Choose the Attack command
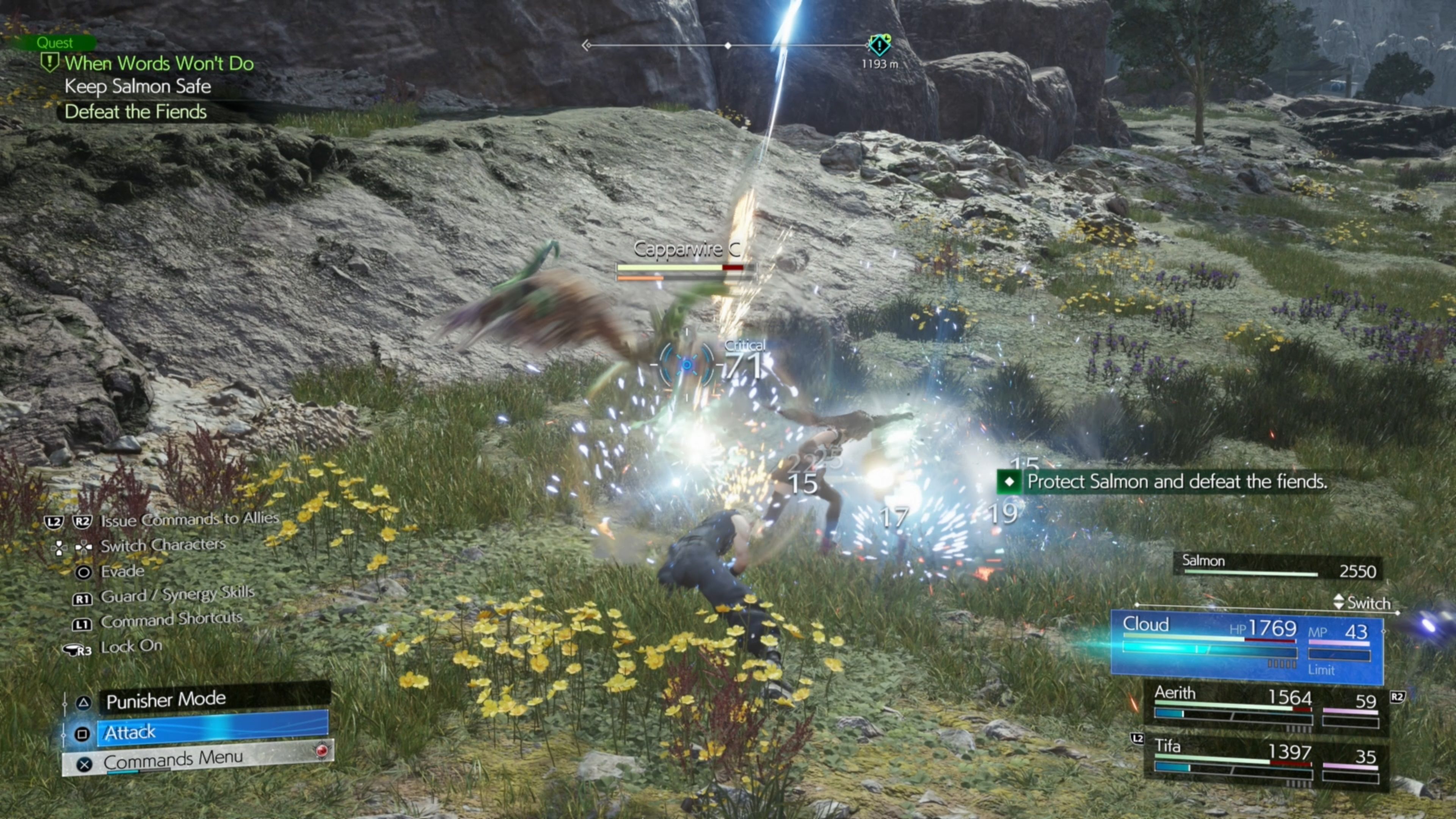 (212, 733)
